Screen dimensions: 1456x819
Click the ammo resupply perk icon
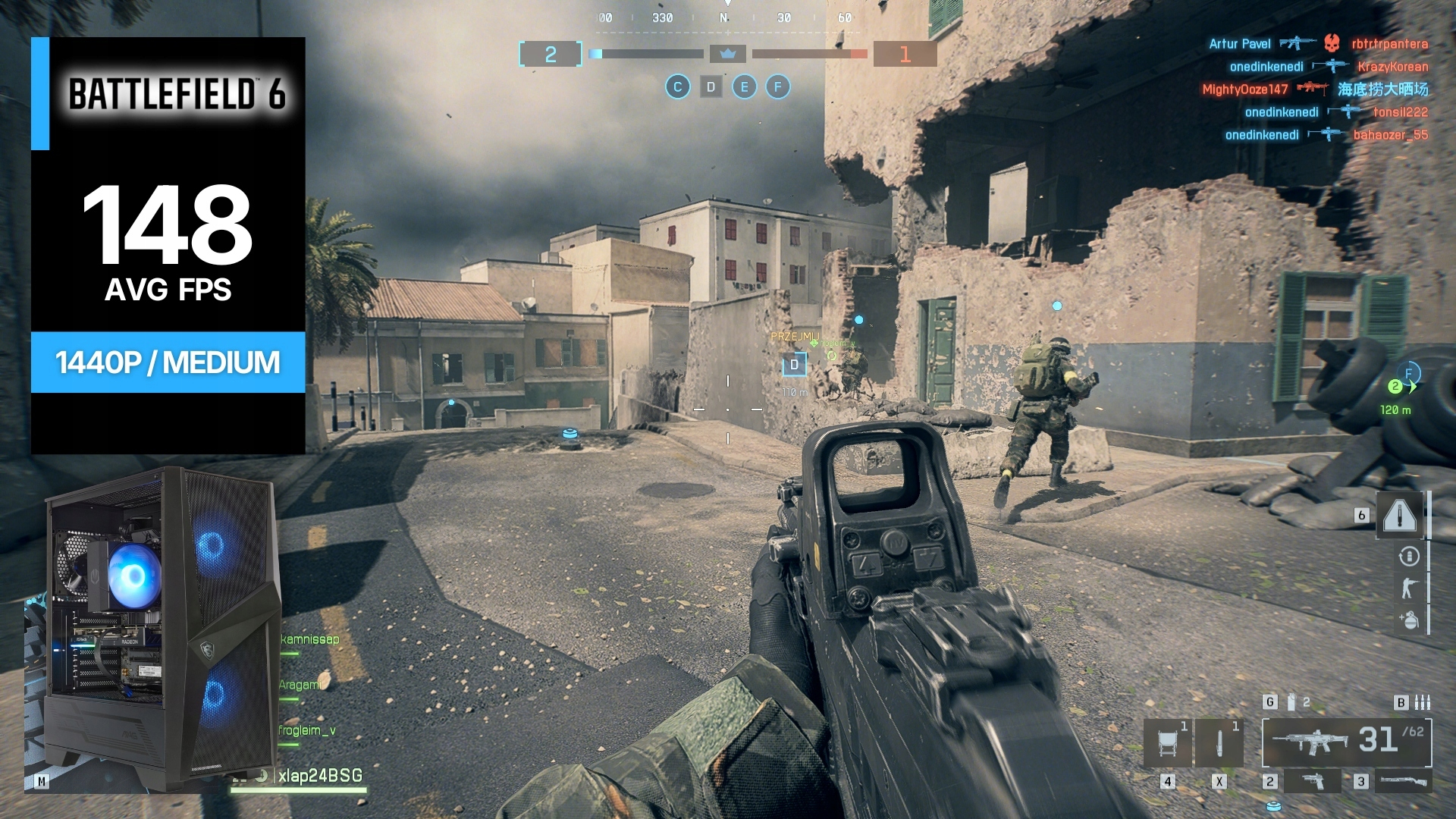click(1409, 557)
